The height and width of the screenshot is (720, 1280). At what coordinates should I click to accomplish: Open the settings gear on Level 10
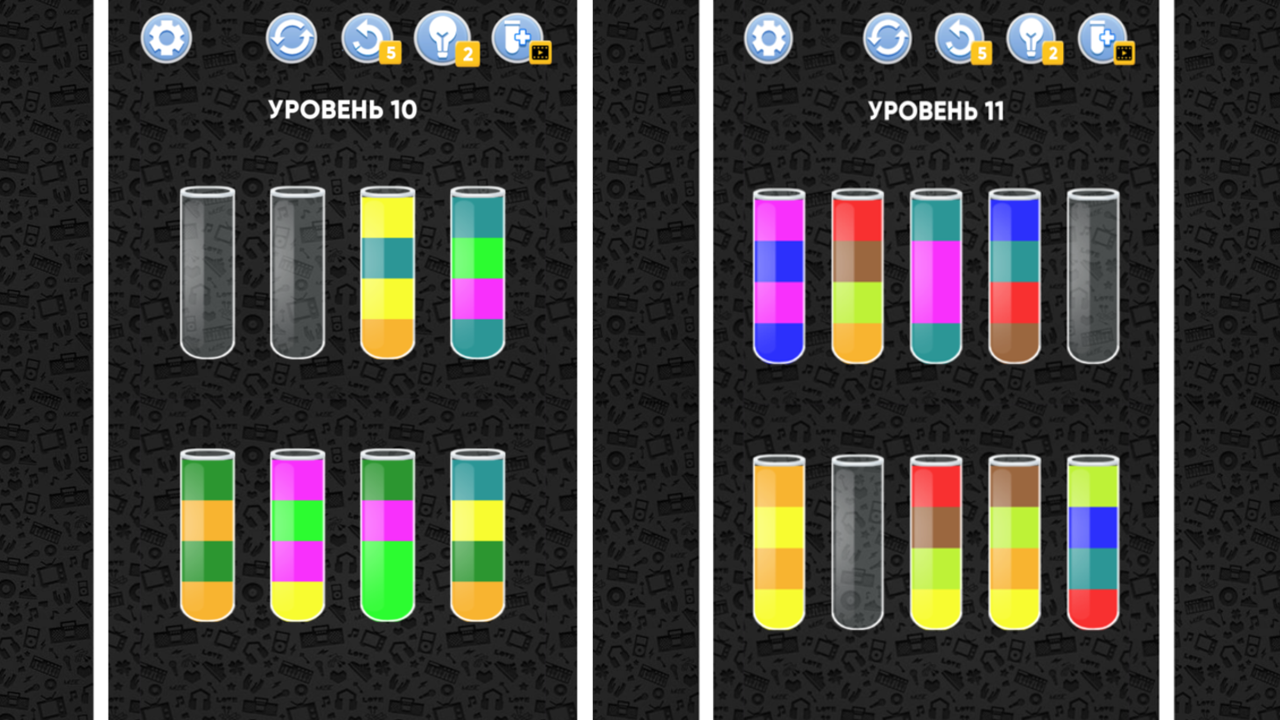tap(166, 38)
